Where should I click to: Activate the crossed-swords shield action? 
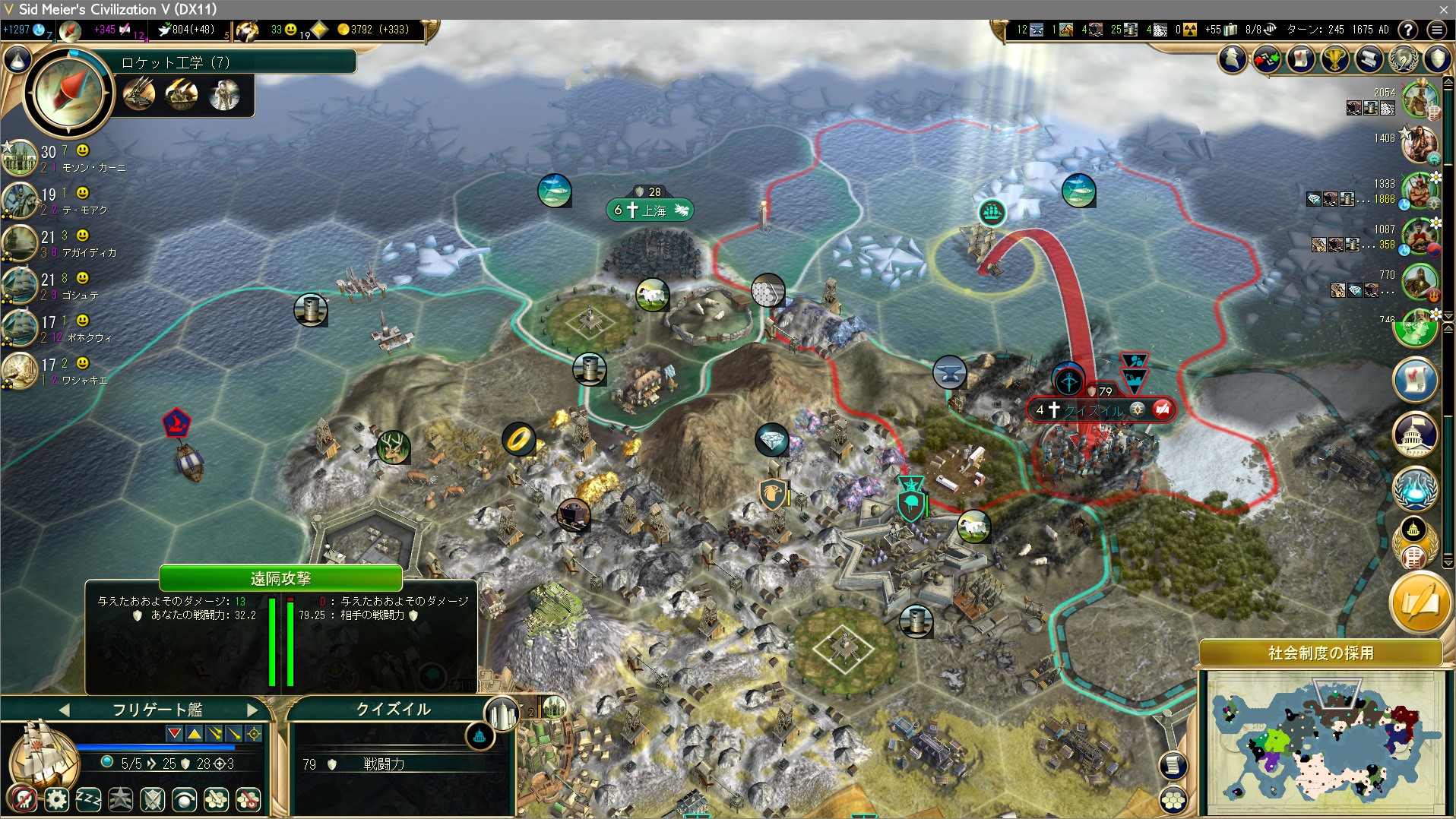tap(153, 799)
